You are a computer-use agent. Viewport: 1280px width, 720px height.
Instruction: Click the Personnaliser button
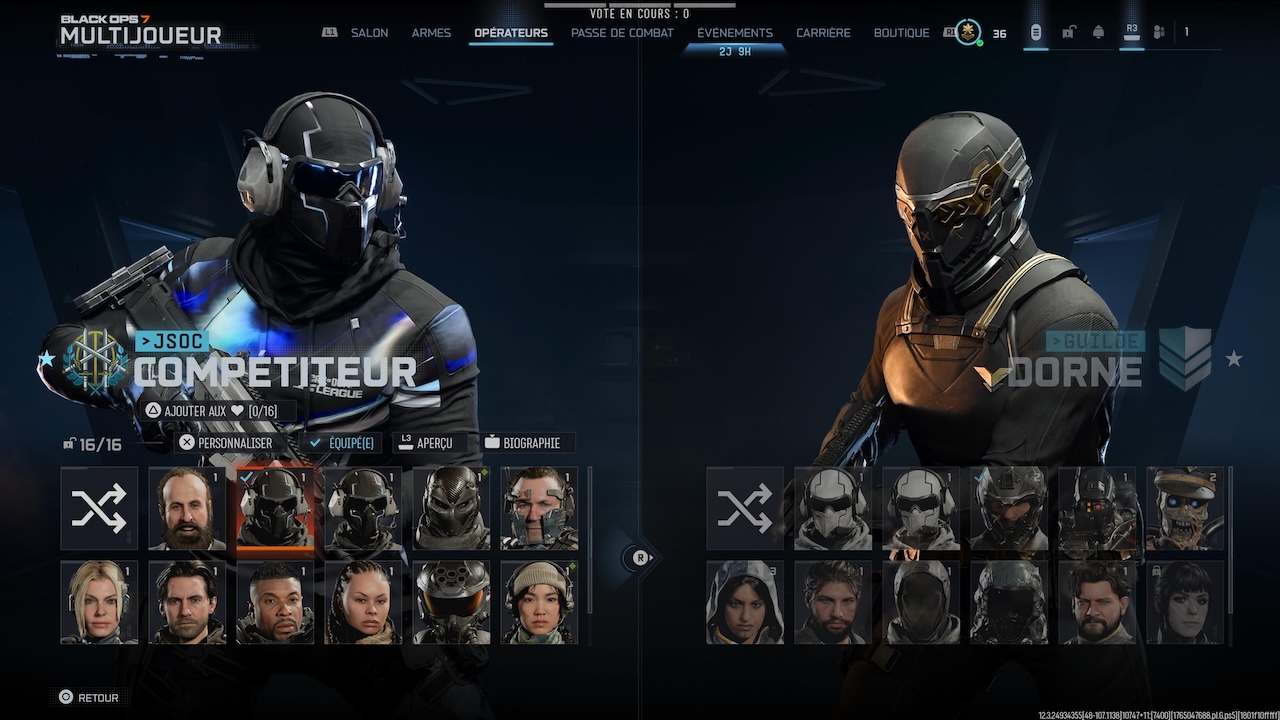pyautogui.click(x=225, y=443)
